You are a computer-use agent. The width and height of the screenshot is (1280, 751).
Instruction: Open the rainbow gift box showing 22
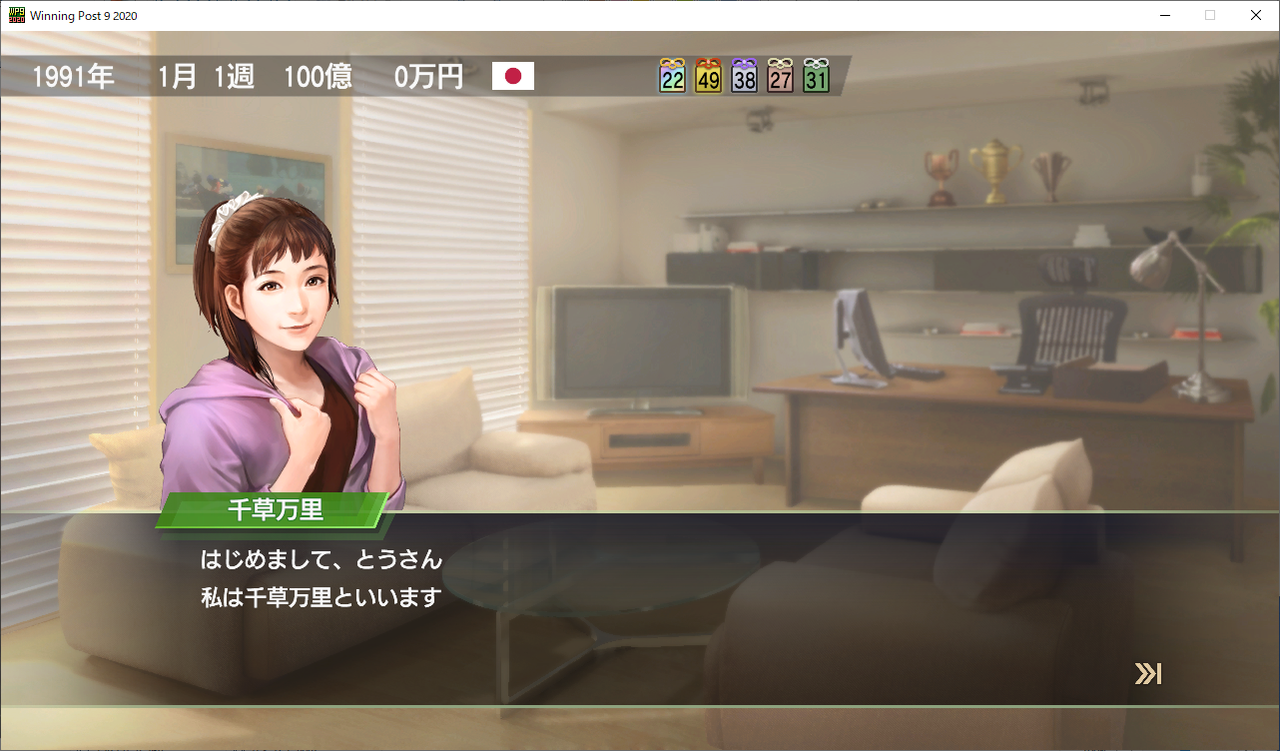[x=671, y=75]
